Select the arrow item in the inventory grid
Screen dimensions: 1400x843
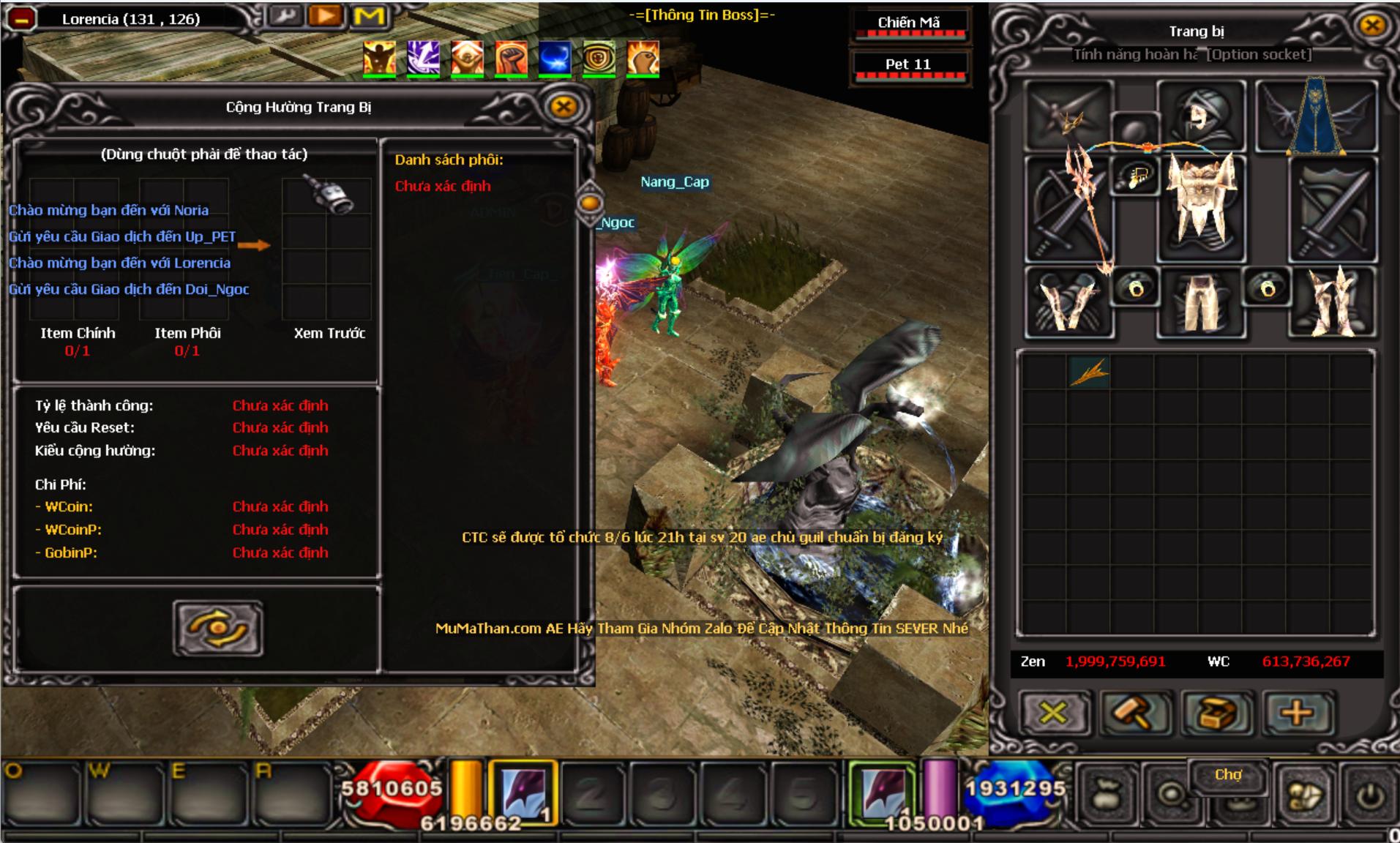1088,372
